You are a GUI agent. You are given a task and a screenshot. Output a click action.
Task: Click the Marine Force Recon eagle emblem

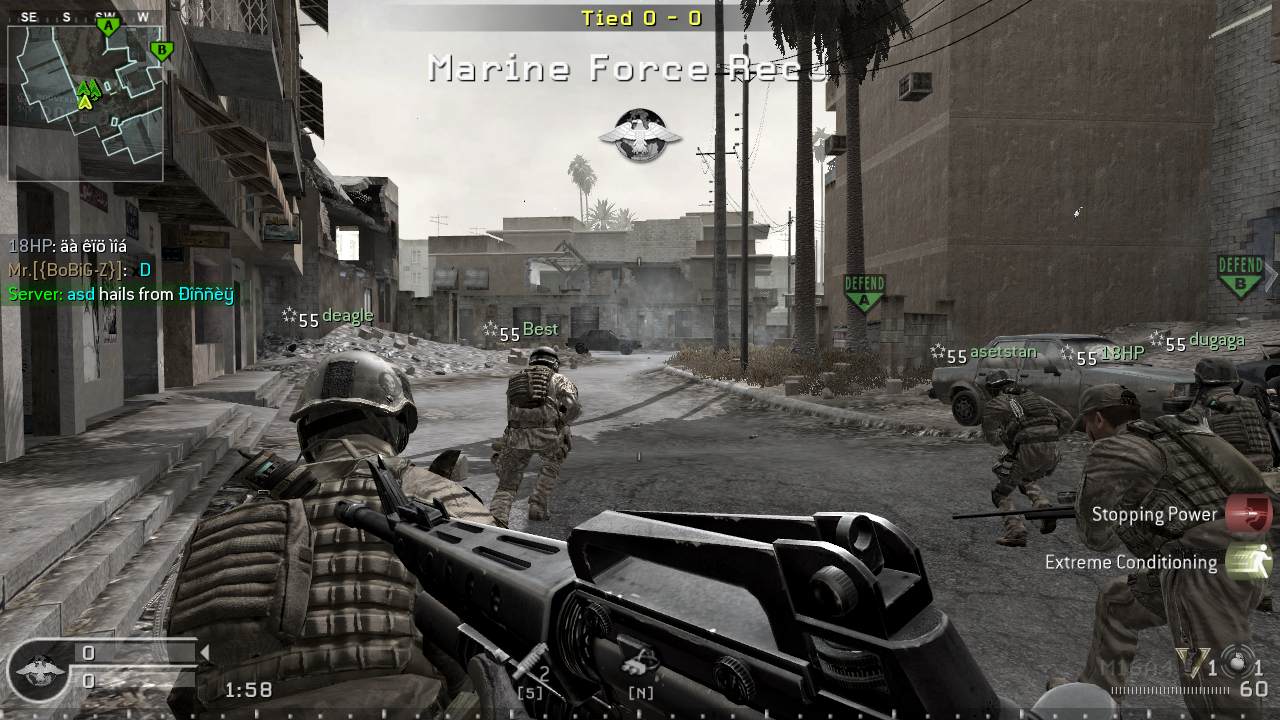(x=640, y=135)
